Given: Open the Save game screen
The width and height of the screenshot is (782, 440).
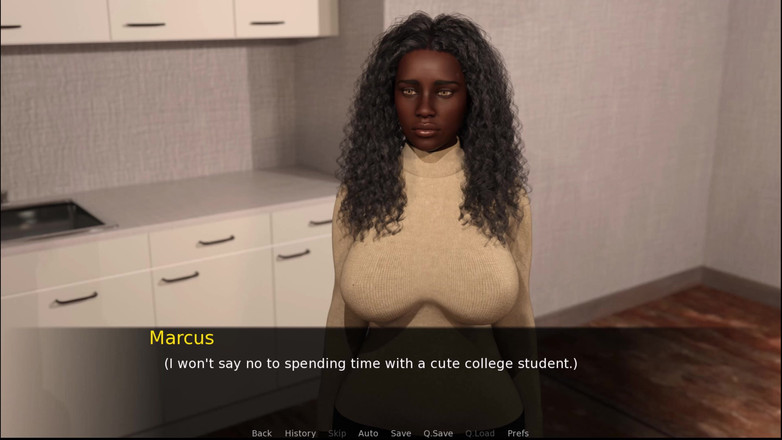Looking at the screenshot, I should point(401,433).
